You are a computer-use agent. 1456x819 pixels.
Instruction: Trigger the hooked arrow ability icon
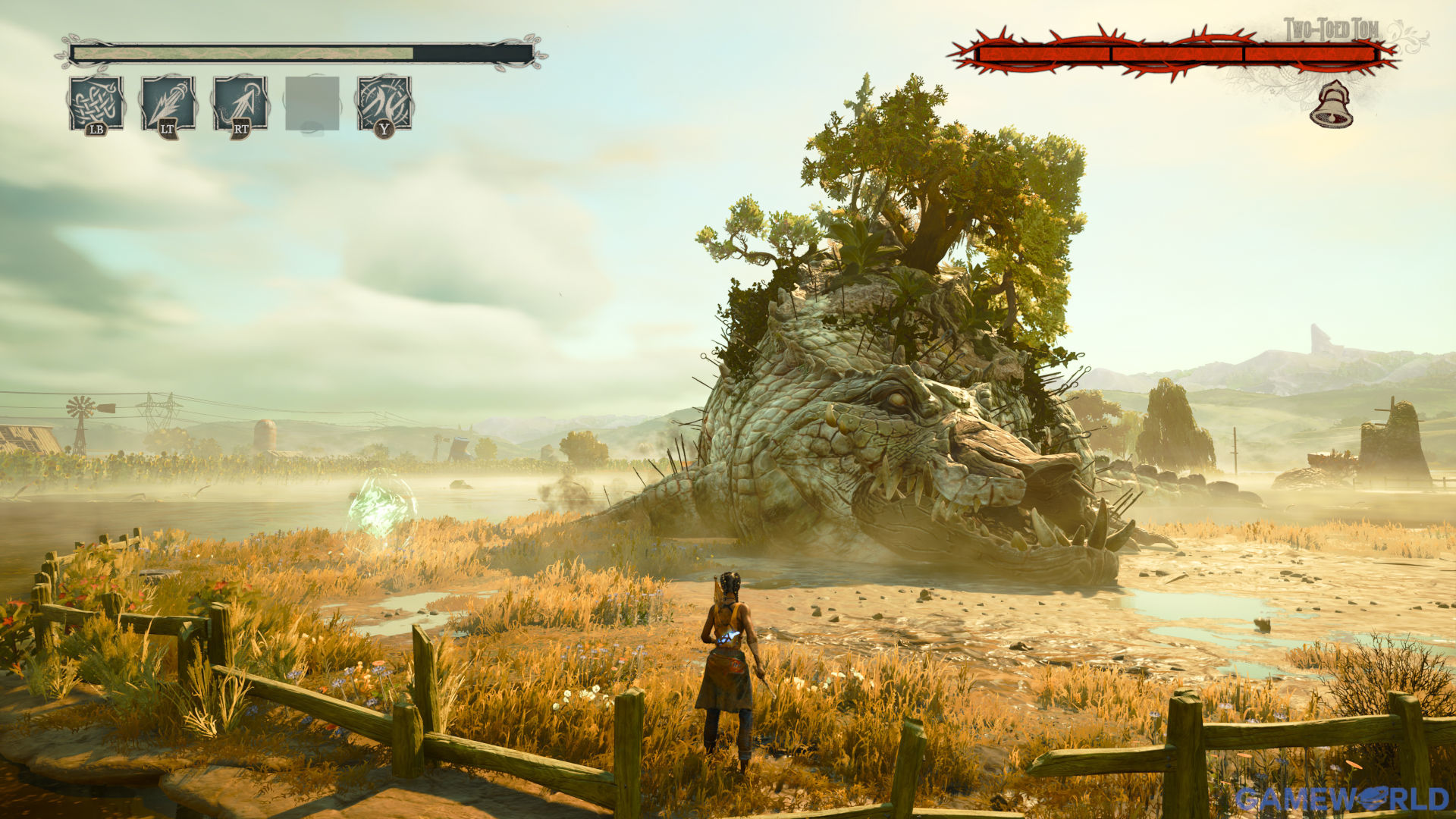tap(240, 102)
